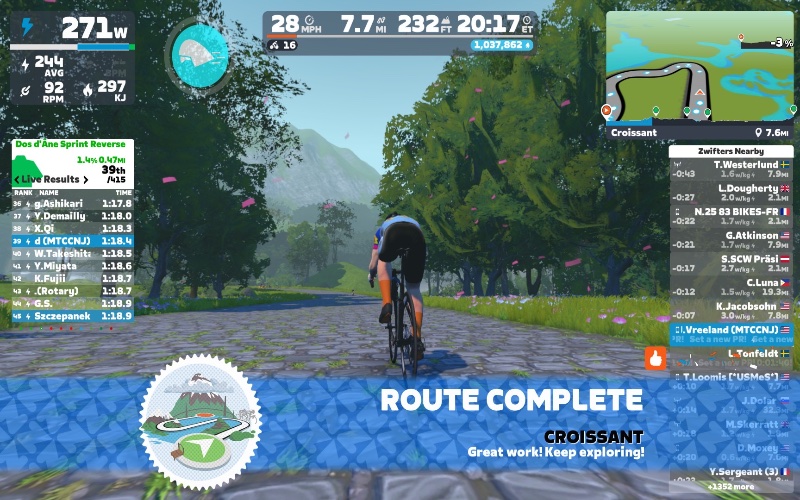800x500 pixels.
Task: Click Szczepanek's row in Live Results
Action: [x=73, y=315]
